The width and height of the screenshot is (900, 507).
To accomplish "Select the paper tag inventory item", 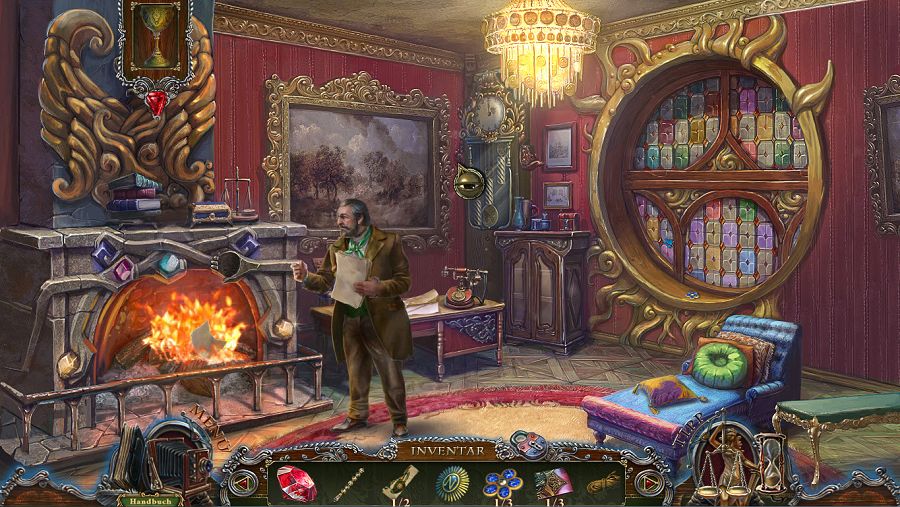I will 396,483.
